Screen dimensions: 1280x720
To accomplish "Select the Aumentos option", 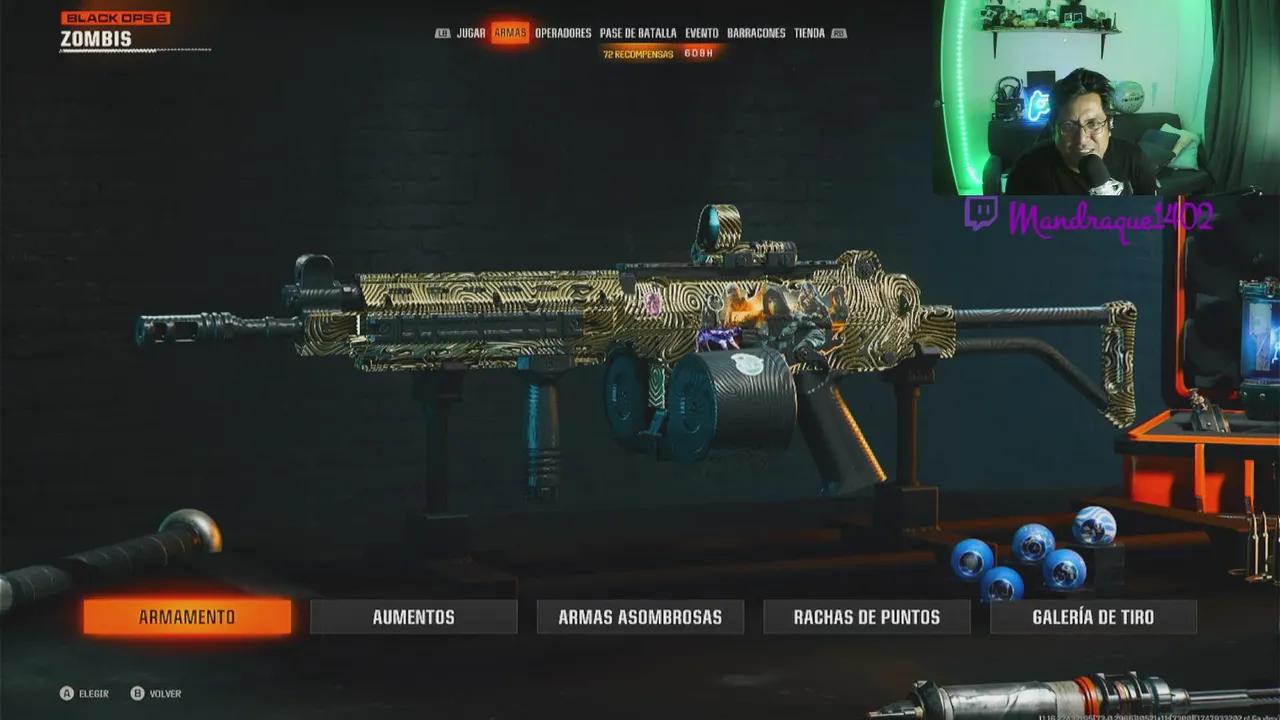I will point(413,617).
